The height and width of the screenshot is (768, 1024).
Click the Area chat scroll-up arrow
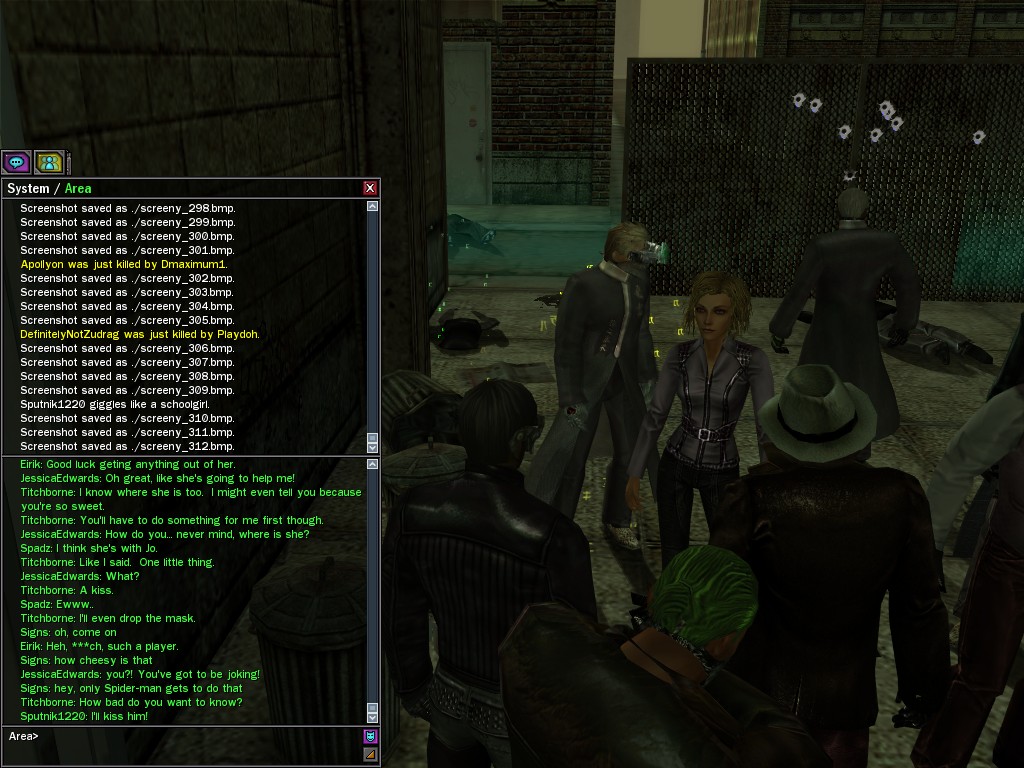(x=373, y=464)
